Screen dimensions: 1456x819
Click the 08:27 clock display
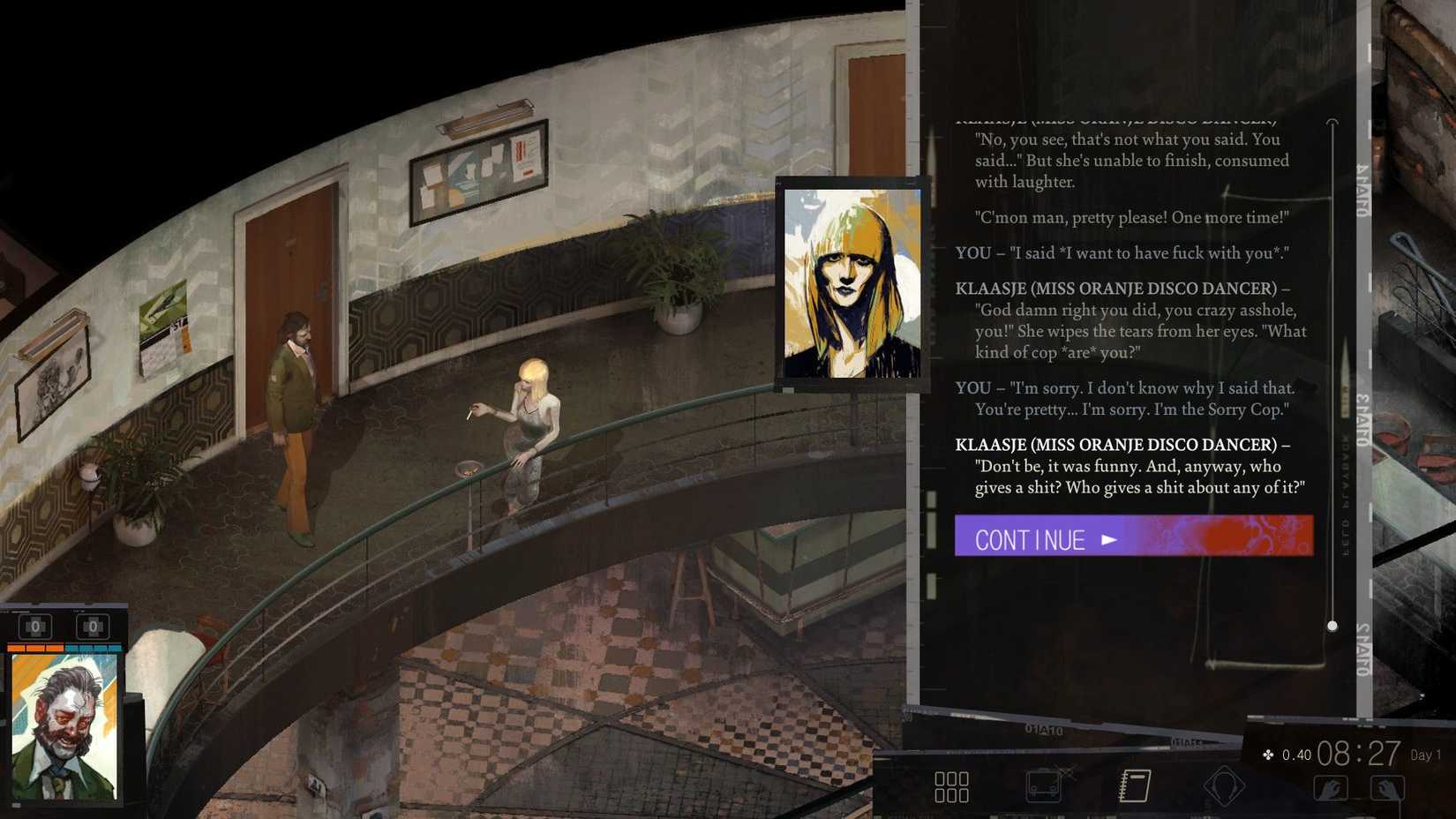coord(1359,754)
